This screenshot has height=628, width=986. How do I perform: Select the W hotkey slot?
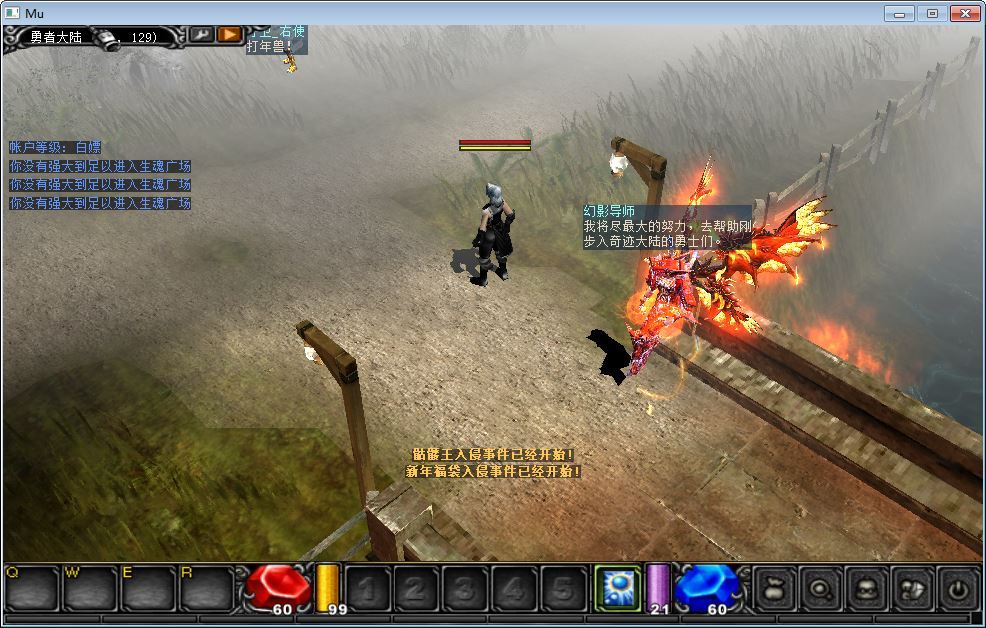pyautogui.click(x=90, y=589)
